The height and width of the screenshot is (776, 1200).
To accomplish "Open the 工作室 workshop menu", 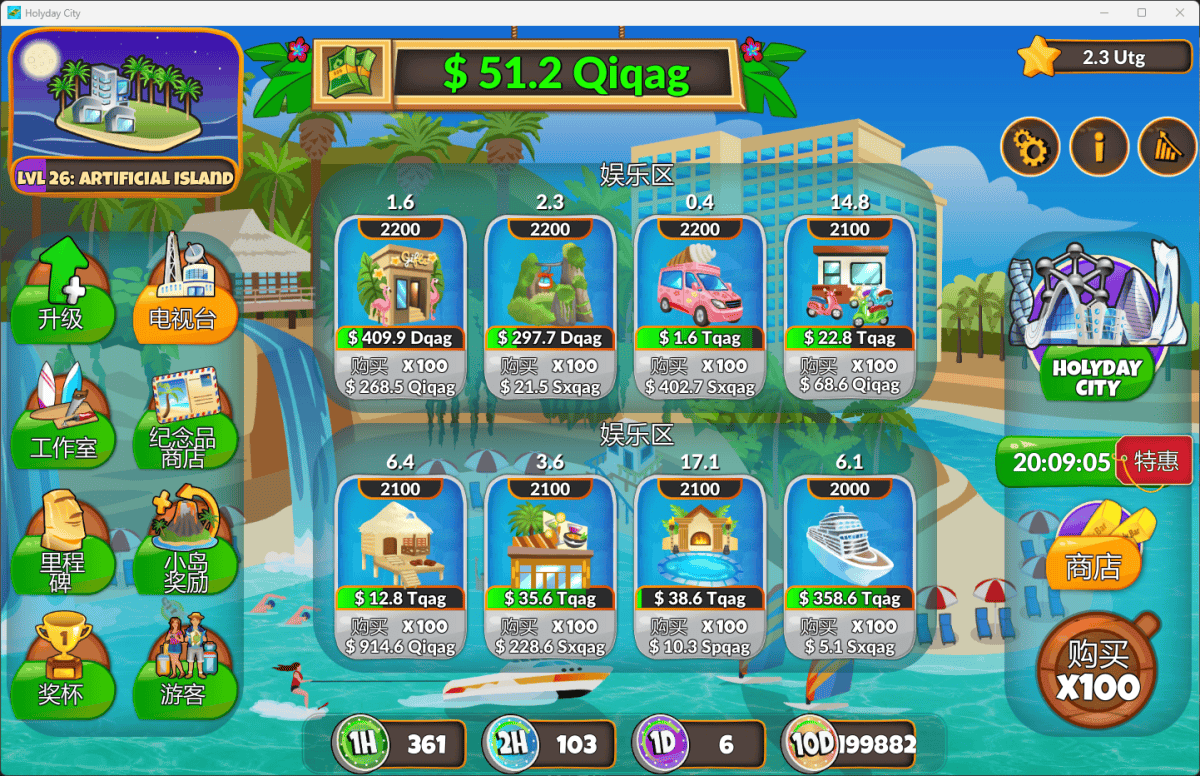I will [x=62, y=422].
